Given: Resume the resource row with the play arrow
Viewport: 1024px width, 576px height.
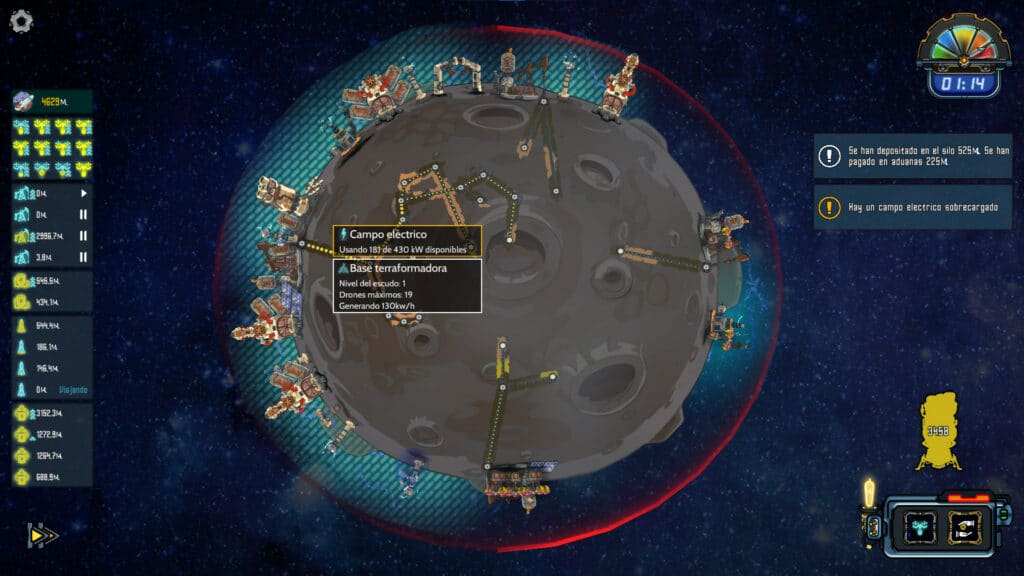Looking at the screenshot, I should 83,193.
